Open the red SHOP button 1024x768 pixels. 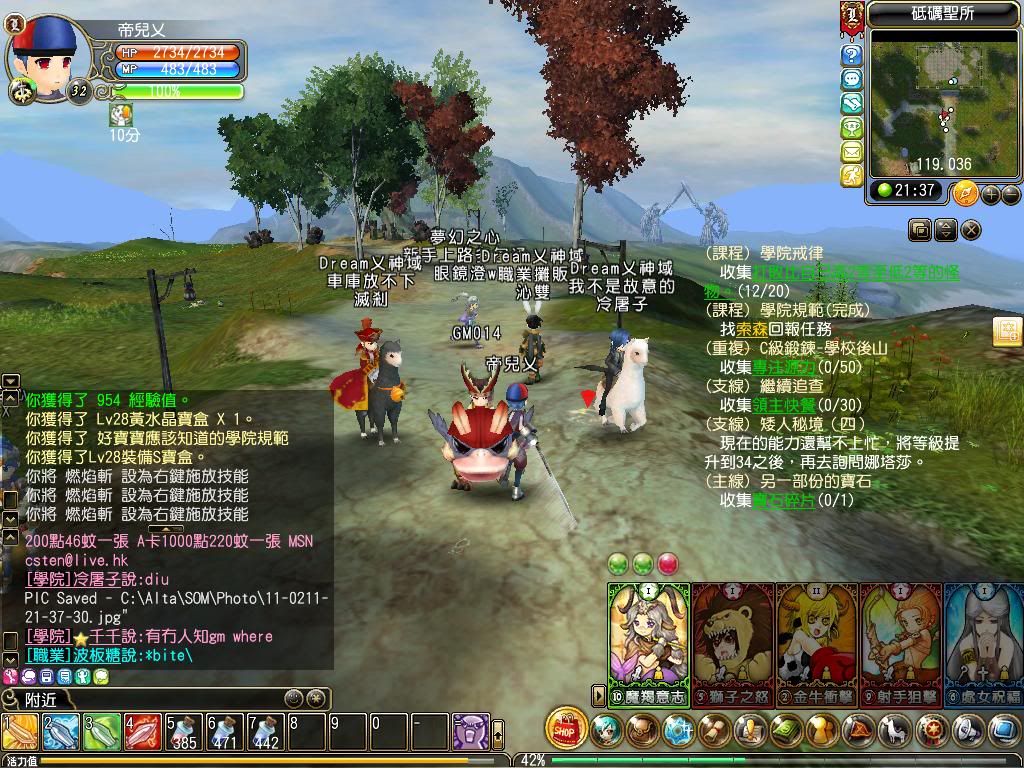567,729
